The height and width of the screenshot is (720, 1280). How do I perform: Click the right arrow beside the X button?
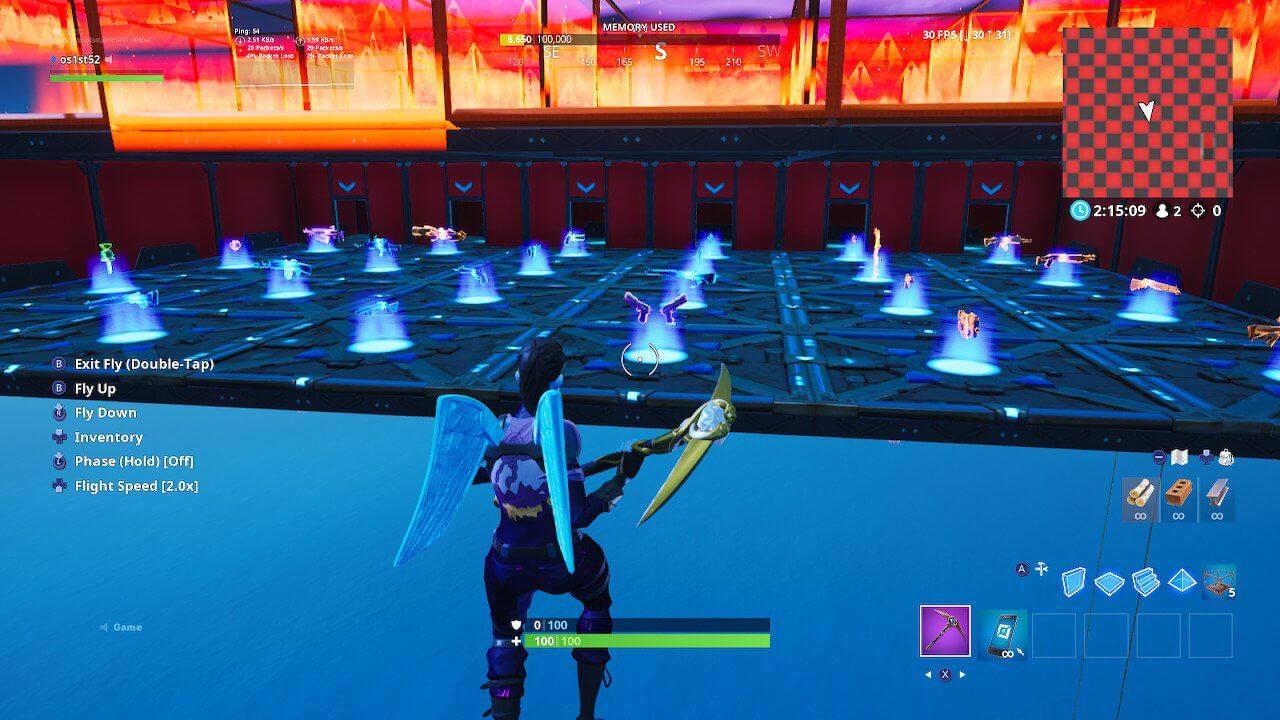(961, 674)
